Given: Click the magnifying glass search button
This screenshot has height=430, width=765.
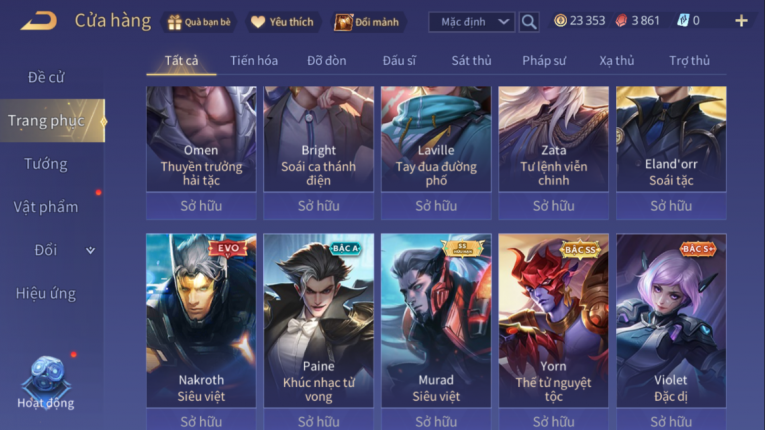Looking at the screenshot, I should point(529,21).
